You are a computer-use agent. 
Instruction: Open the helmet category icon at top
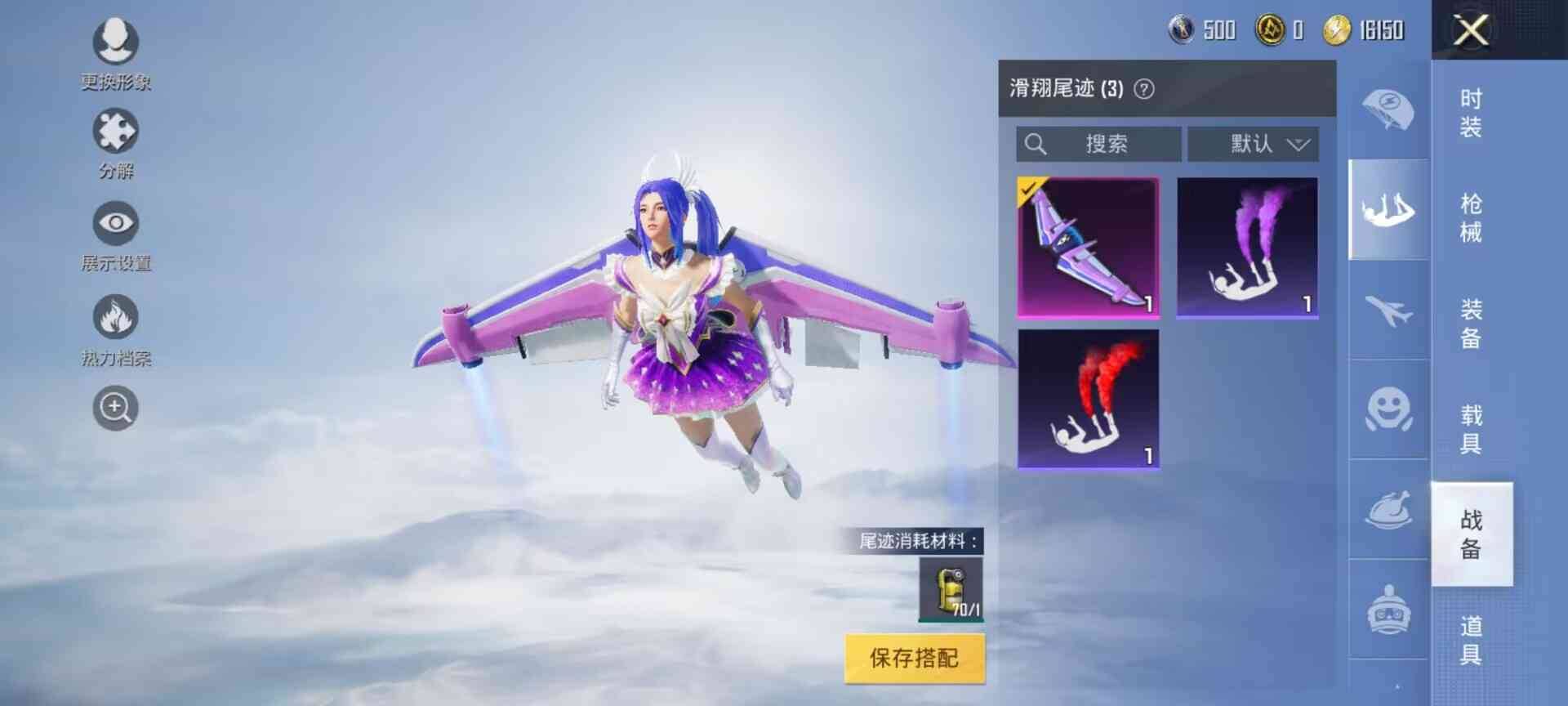click(1388, 106)
